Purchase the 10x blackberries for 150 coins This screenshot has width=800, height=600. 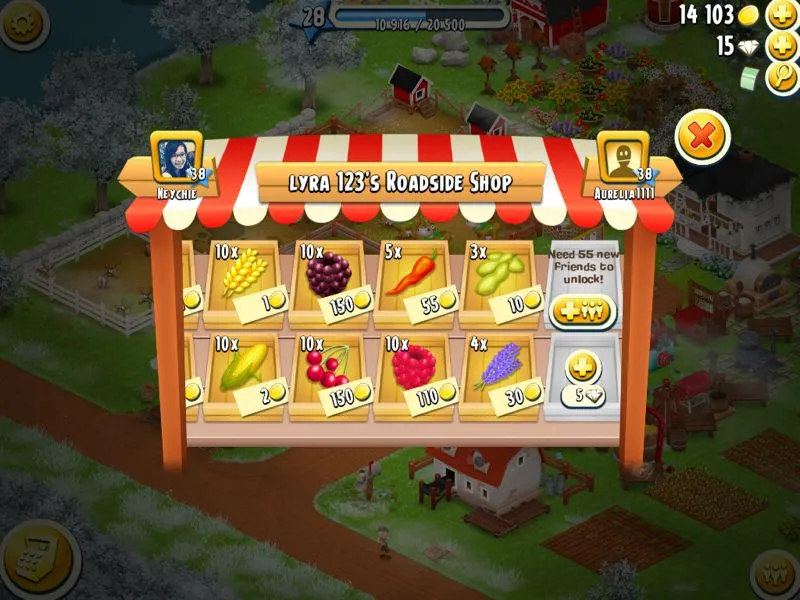(x=332, y=281)
